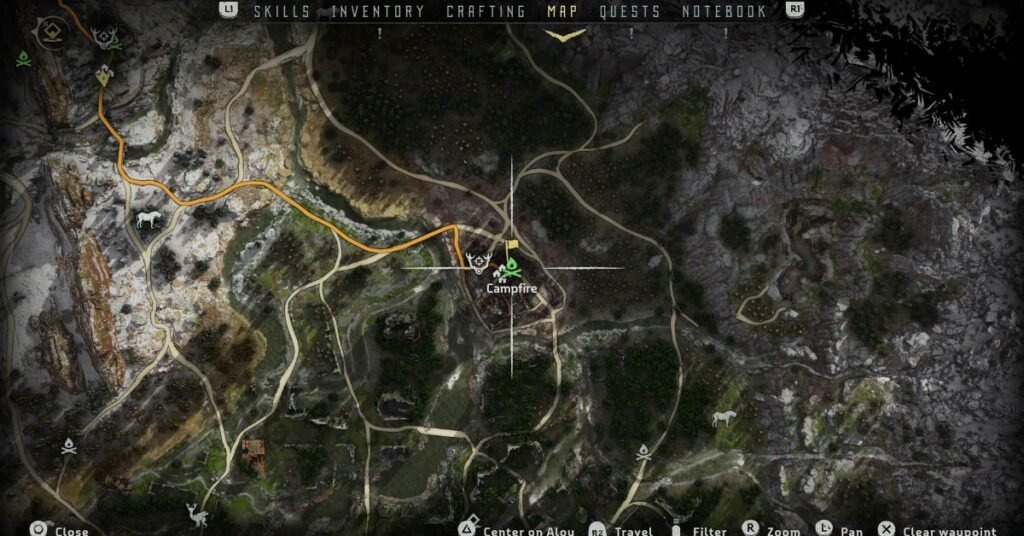
Task: Go to the Crafting tab
Action: pos(485,12)
